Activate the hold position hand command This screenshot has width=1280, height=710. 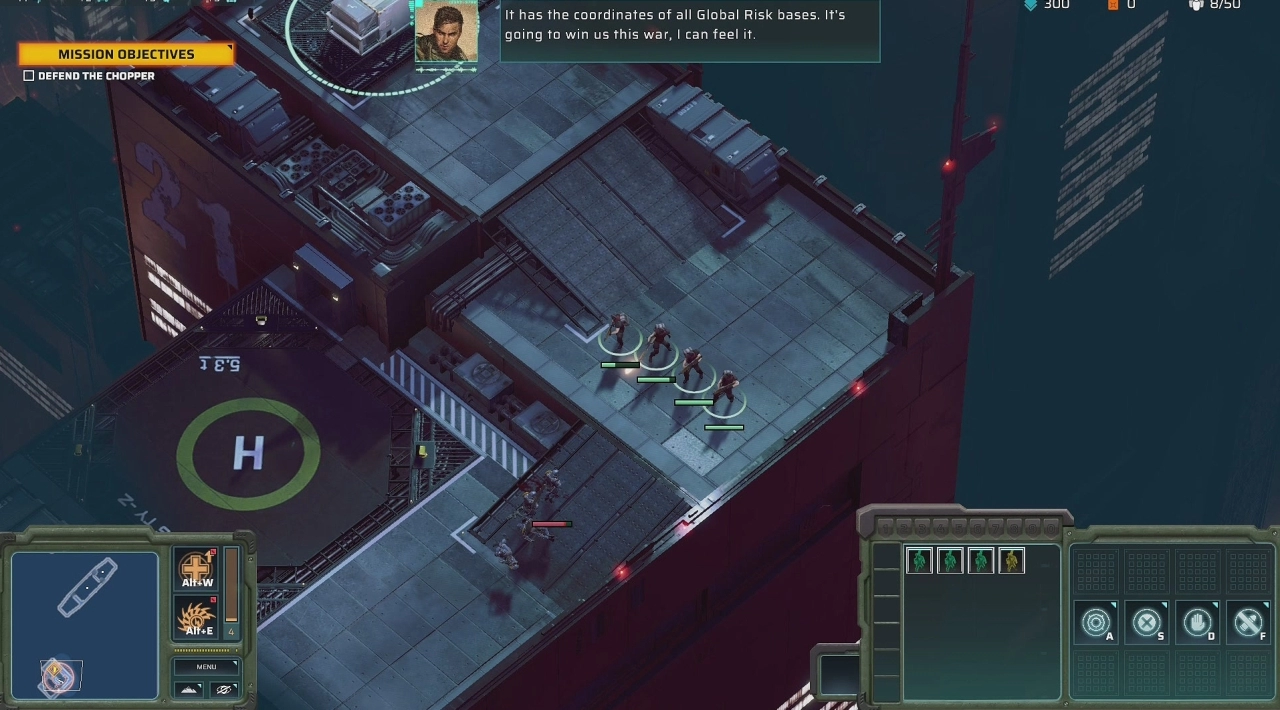(x=1197, y=623)
